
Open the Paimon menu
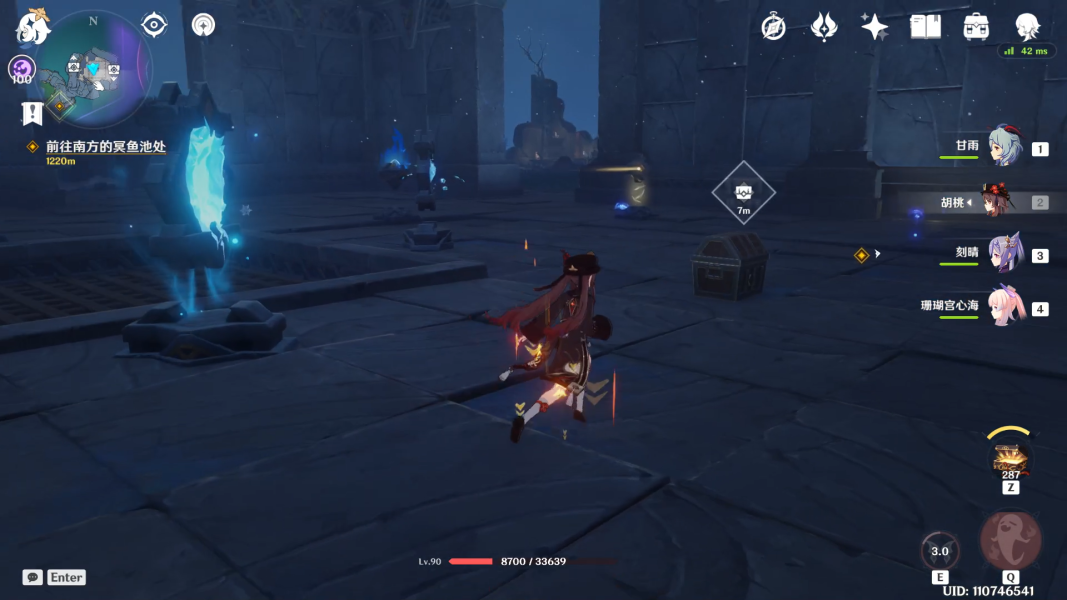[x=33, y=27]
